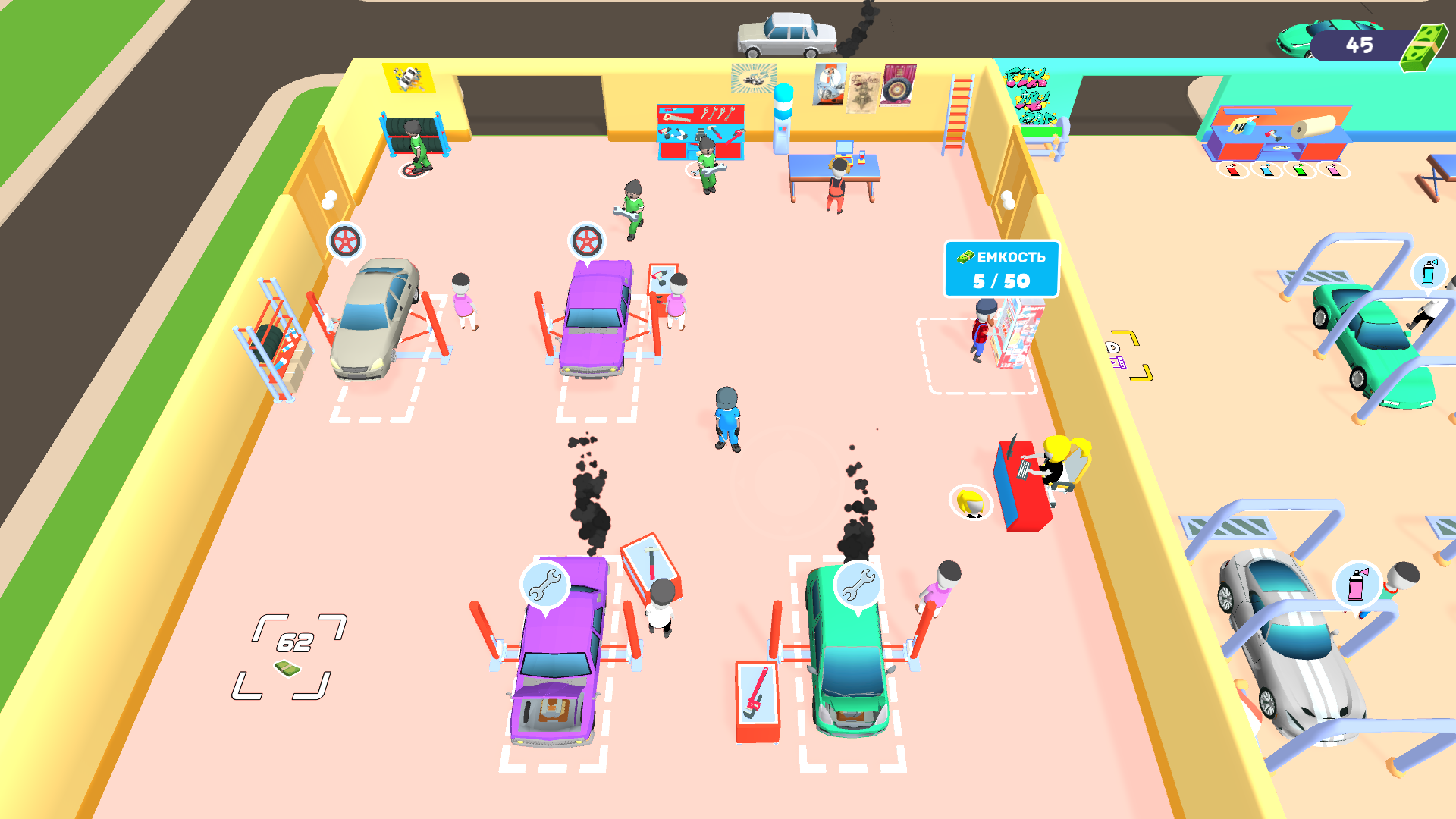Select the tire-change wheel icon above the beige sedan
1456x819 pixels.
pos(345,240)
